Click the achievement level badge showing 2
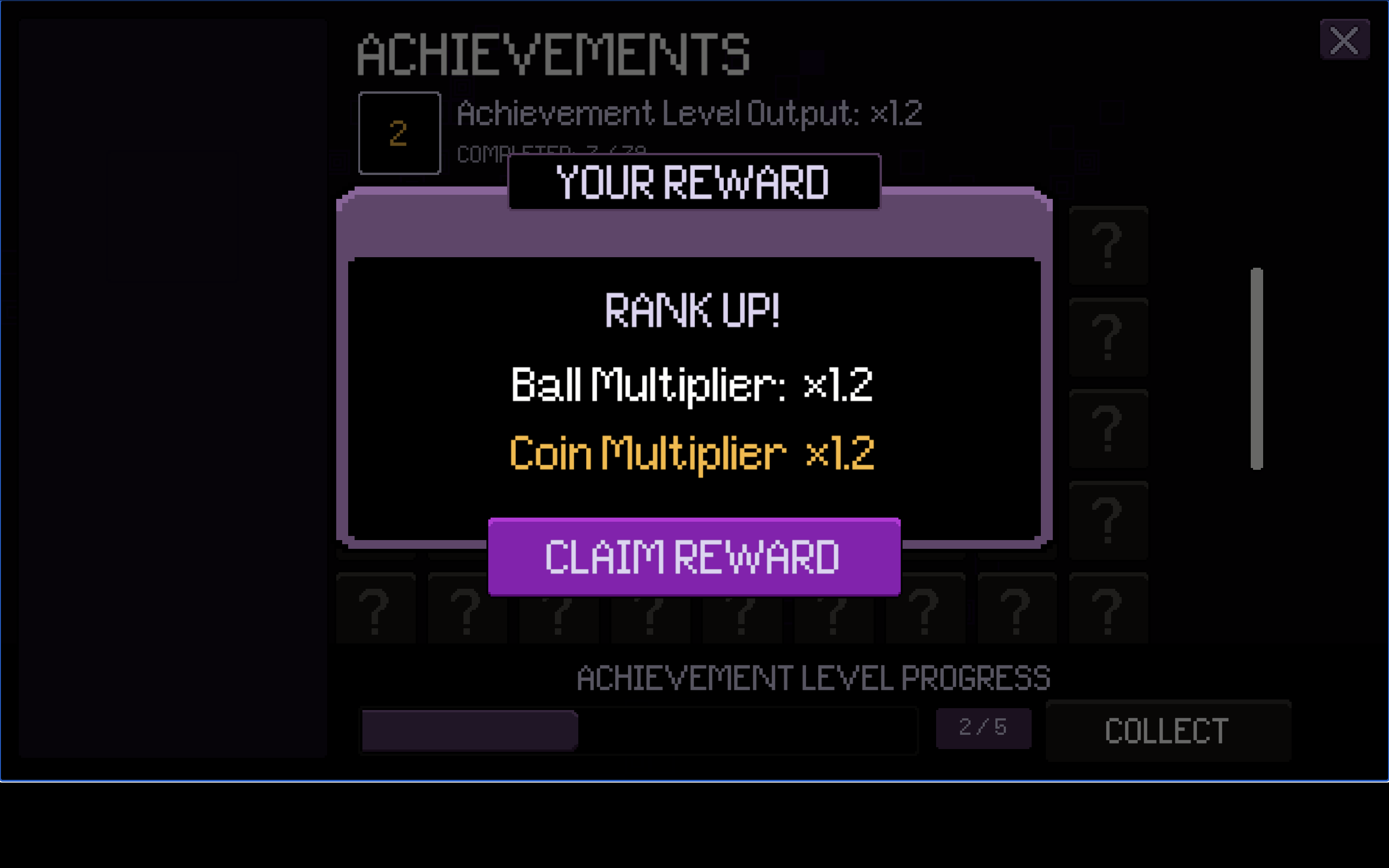 pyautogui.click(x=400, y=132)
